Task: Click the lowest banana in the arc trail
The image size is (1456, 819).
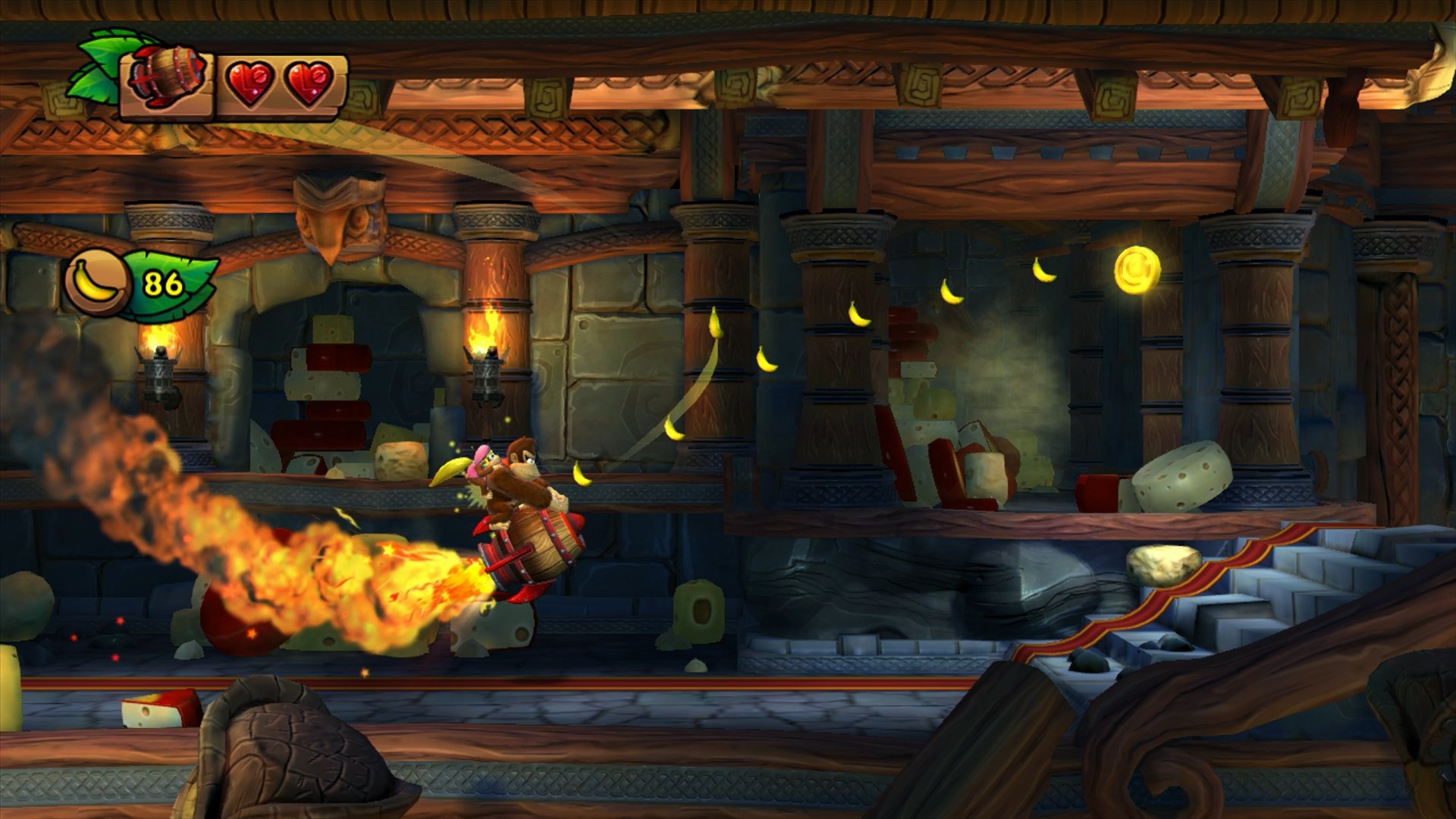Action: point(581,474)
